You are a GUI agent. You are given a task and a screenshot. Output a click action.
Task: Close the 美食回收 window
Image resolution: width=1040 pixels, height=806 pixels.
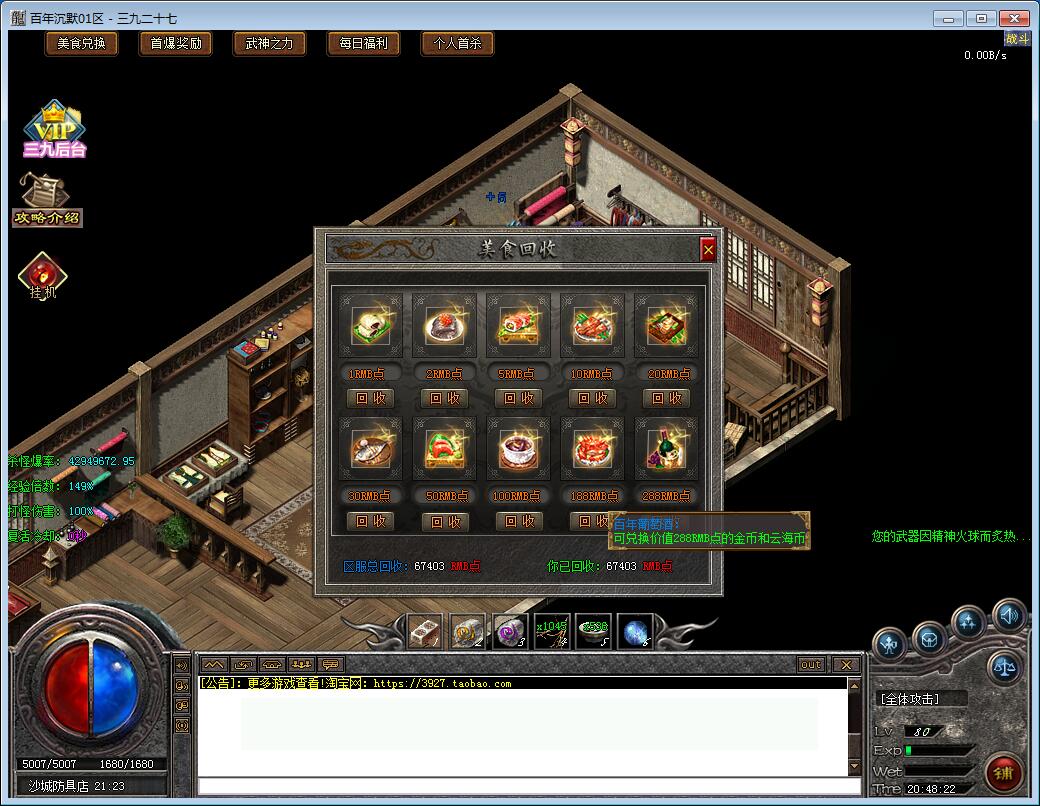coord(708,249)
